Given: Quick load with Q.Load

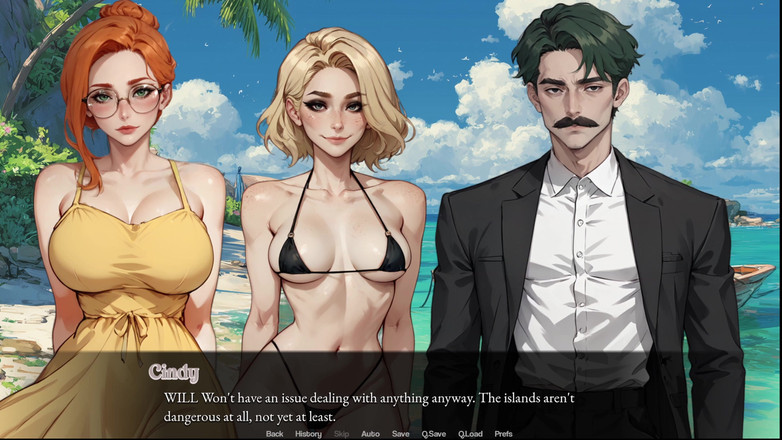Looking at the screenshot, I should [470, 434].
